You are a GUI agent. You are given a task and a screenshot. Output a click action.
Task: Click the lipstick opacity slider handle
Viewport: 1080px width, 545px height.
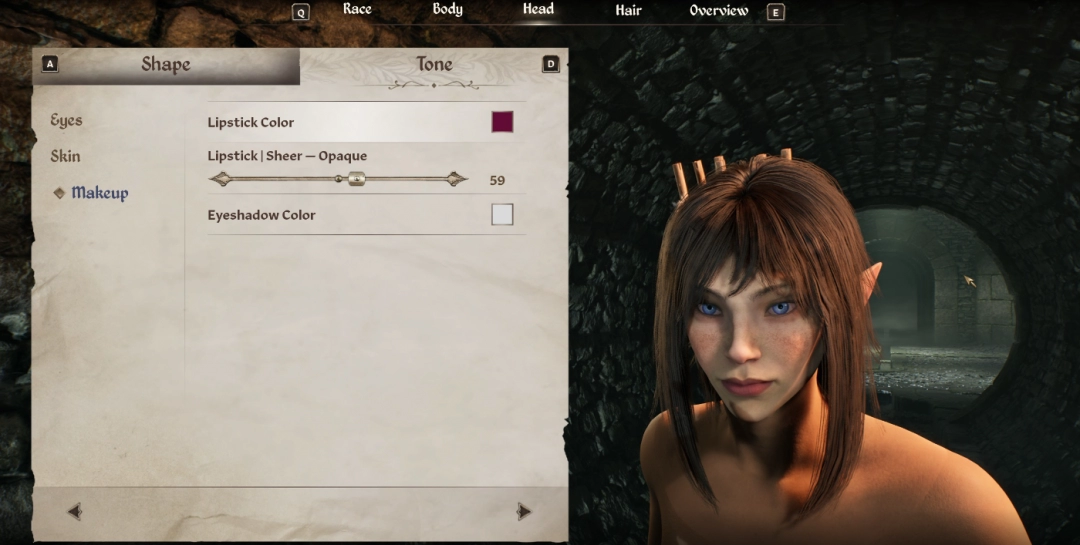click(357, 180)
